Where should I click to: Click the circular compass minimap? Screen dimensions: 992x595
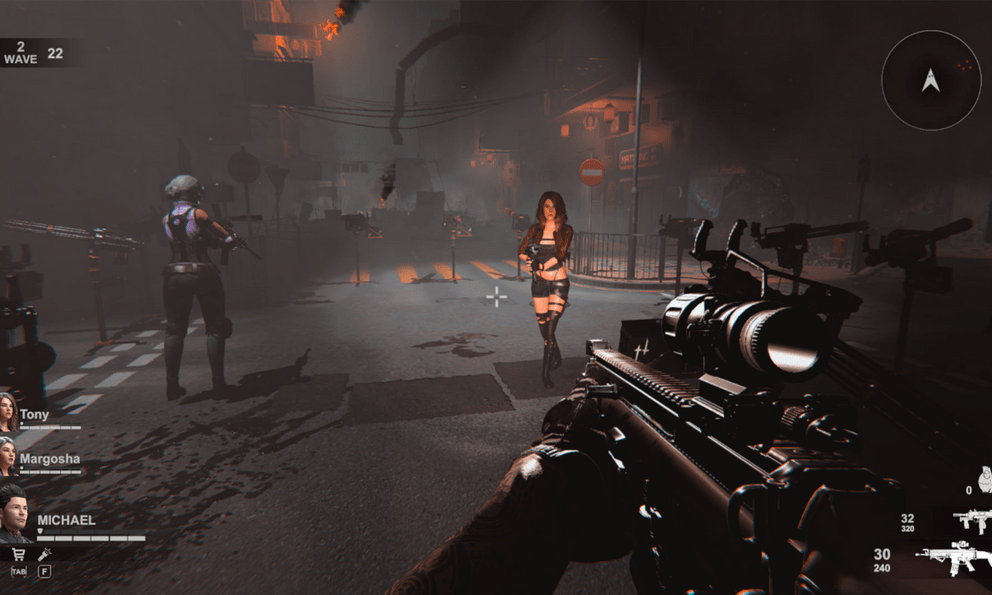click(x=931, y=80)
